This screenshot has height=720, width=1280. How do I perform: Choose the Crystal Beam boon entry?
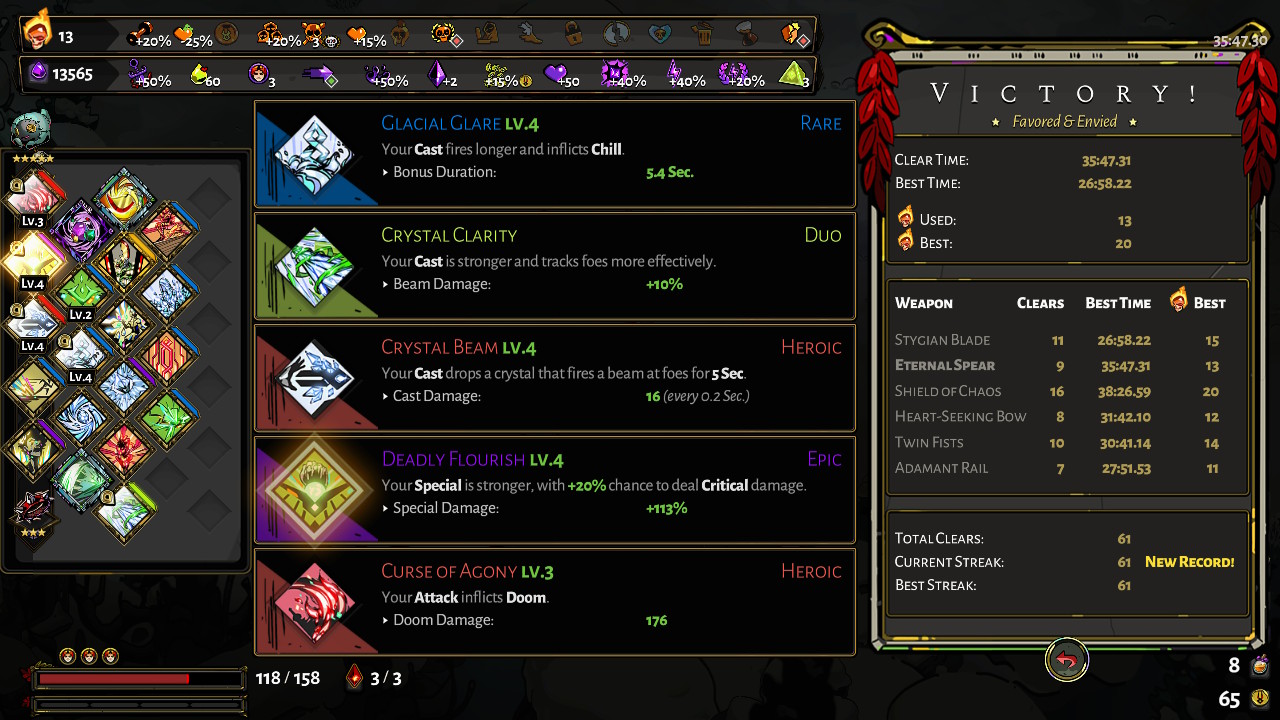[555, 378]
